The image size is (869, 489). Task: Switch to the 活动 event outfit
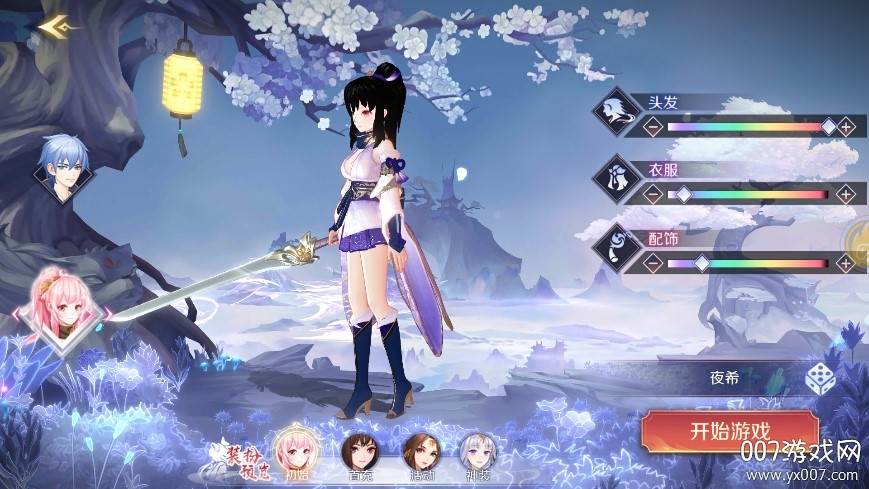(419, 454)
